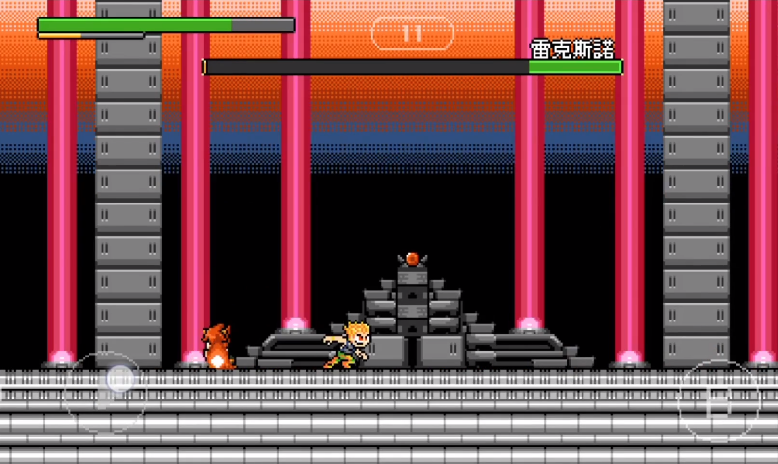This screenshot has height=464, width=778.
Task: Pause the game with the top pause button
Action: coord(412,33)
